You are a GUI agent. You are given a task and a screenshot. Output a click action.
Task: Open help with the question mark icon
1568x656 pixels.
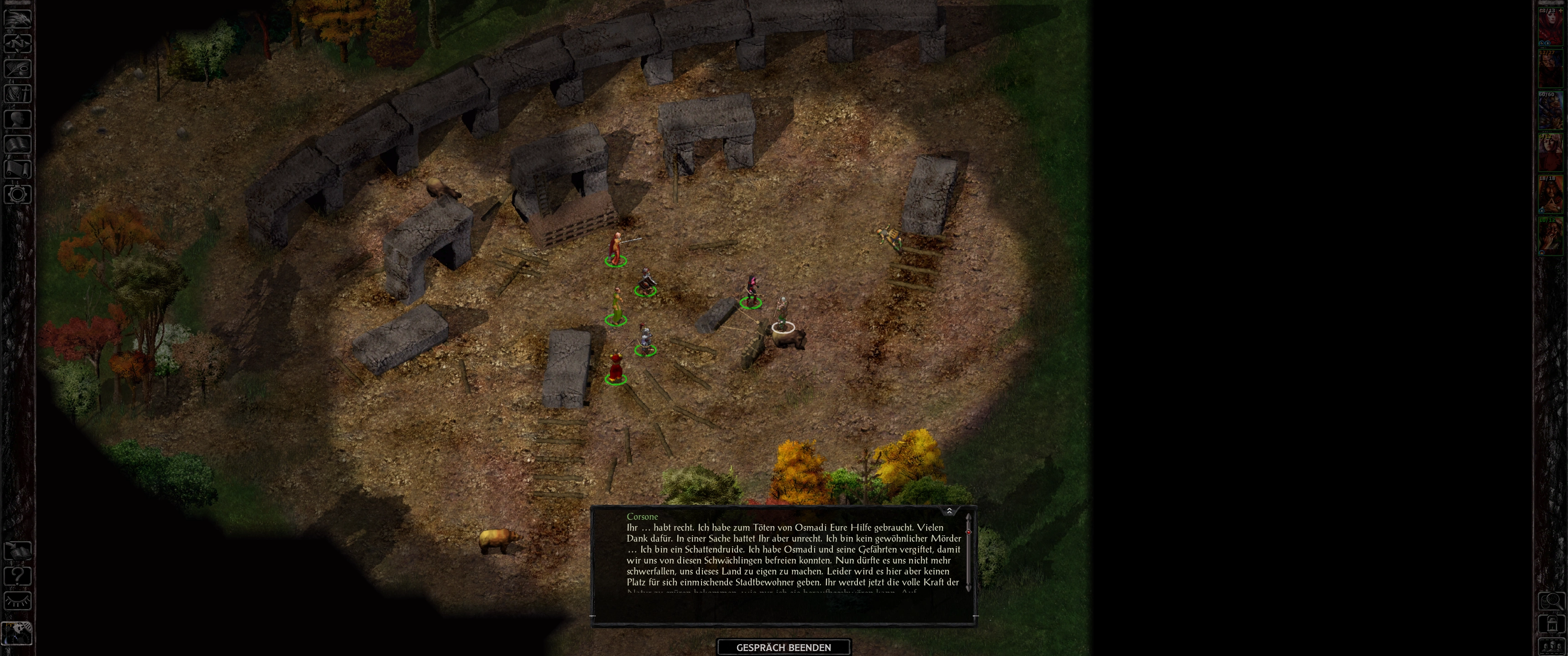18,576
